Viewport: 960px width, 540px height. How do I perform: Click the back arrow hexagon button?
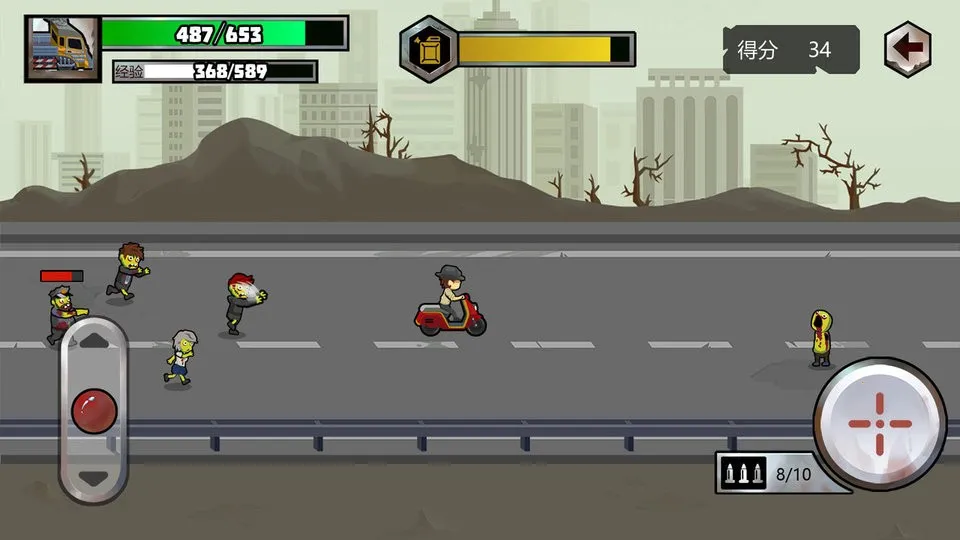pos(907,49)
